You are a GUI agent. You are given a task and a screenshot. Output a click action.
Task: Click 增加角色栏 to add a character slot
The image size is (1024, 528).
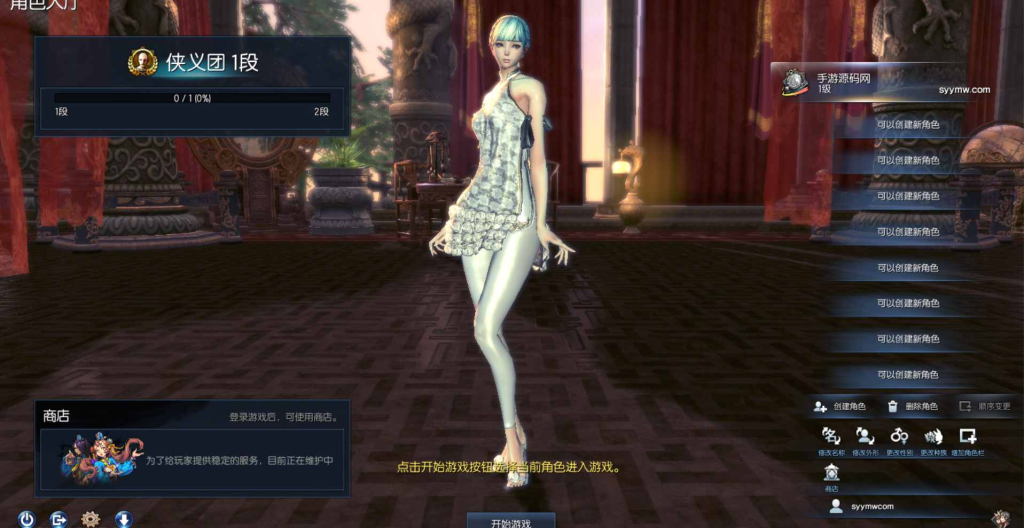point(967,437)
